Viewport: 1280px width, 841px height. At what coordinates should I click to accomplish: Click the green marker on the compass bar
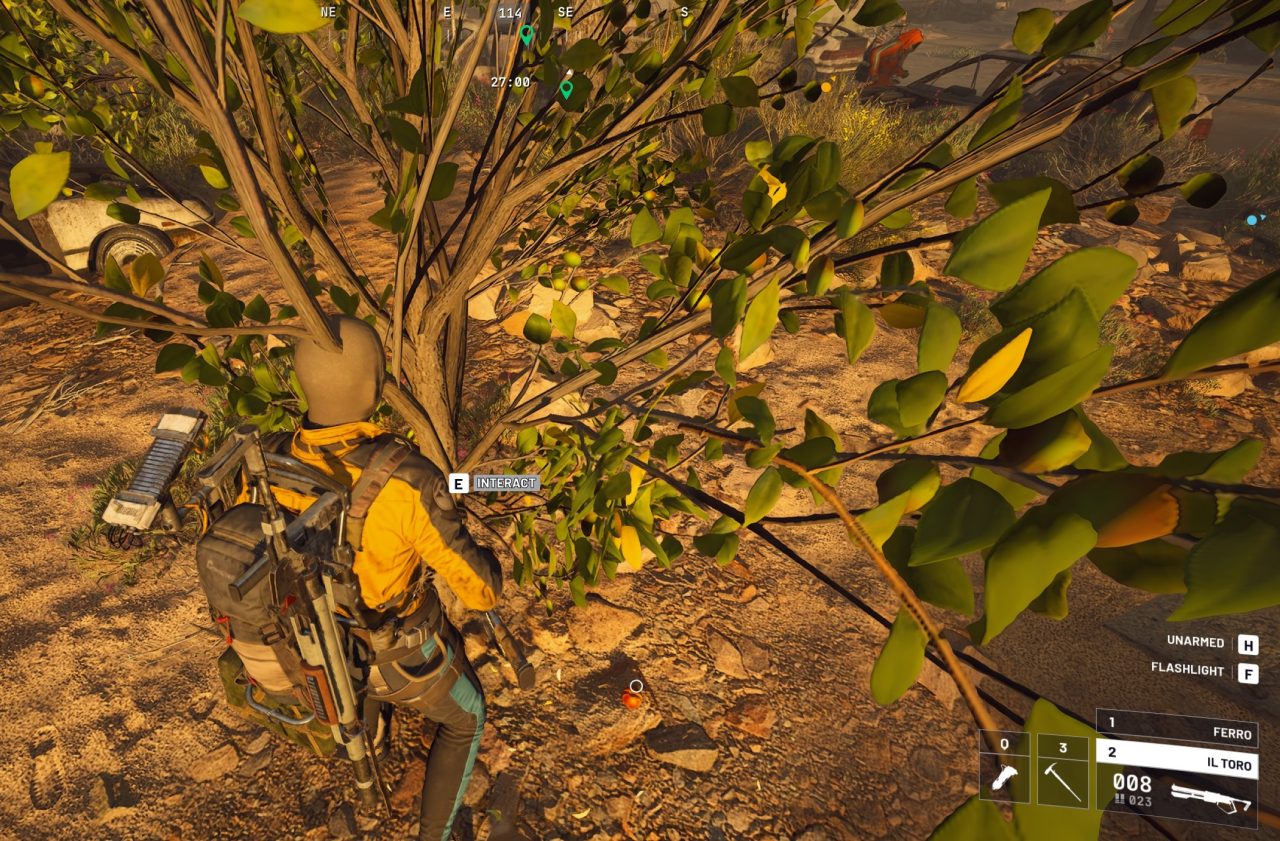point(526,35)
